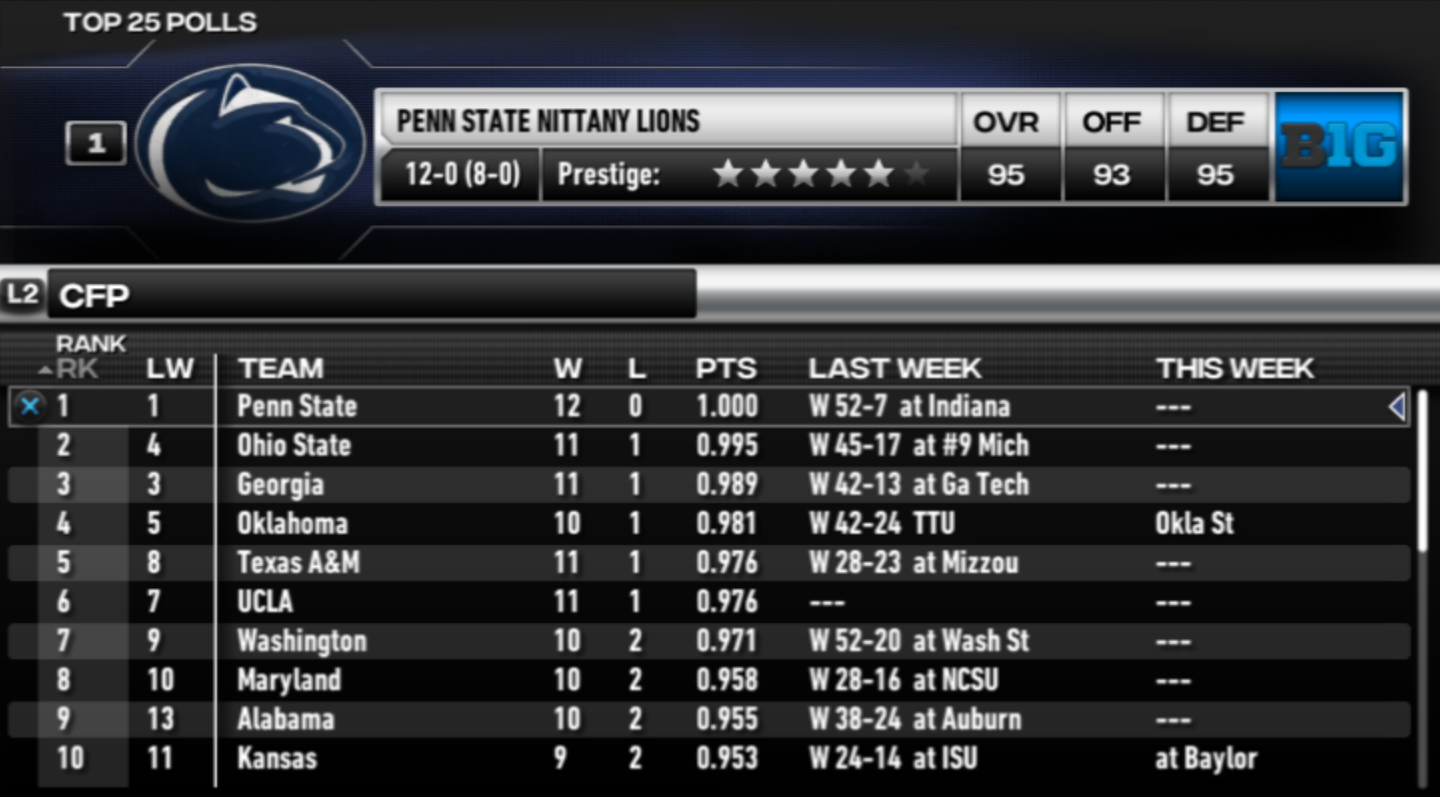Sort by the RK rank column
Screen dimensions: 1440x797
(x=76, y=369)
